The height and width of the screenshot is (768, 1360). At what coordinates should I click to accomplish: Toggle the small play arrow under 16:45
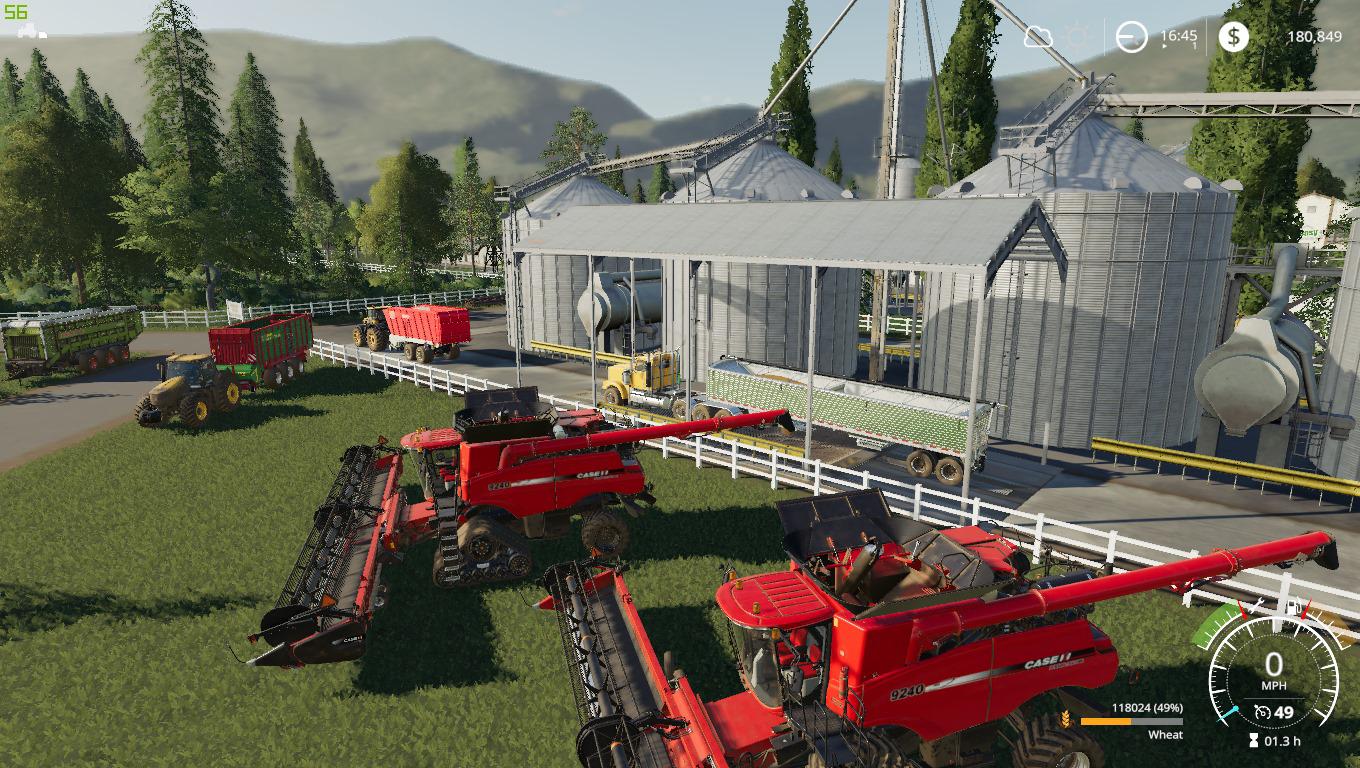click(1164, 46)
